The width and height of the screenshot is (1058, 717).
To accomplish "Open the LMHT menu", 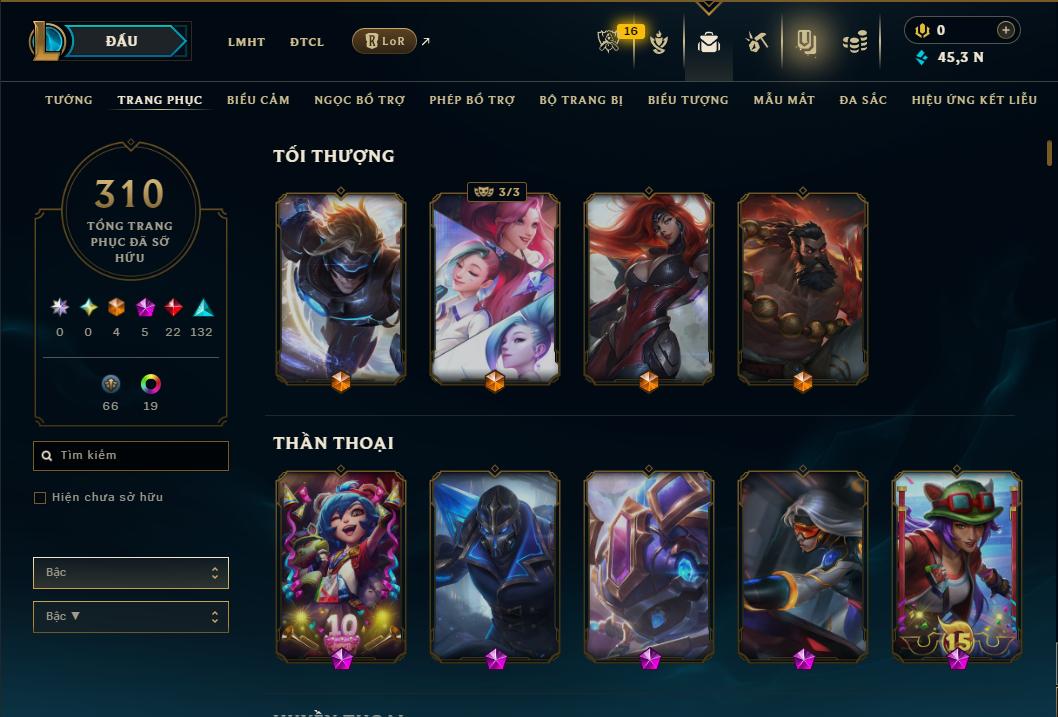I will pos(246,42).
